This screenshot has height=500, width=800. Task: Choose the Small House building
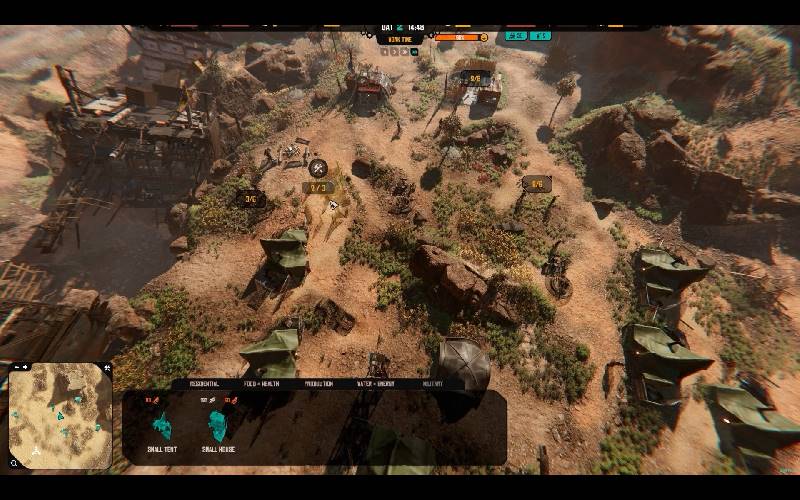[217, 427]
